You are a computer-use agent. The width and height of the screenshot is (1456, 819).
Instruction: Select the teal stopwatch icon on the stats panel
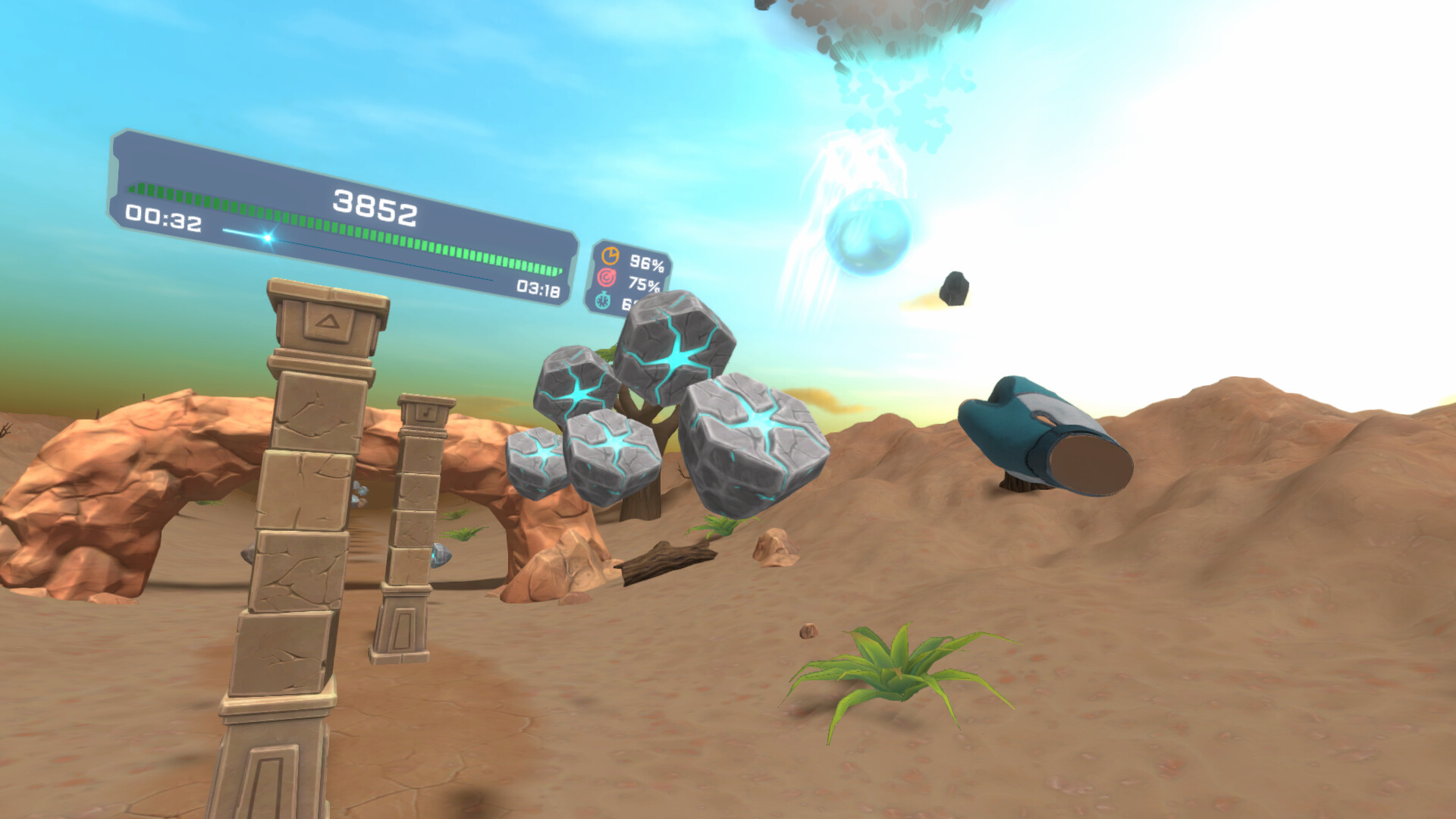pyautogui.click(x=602, y=301)
